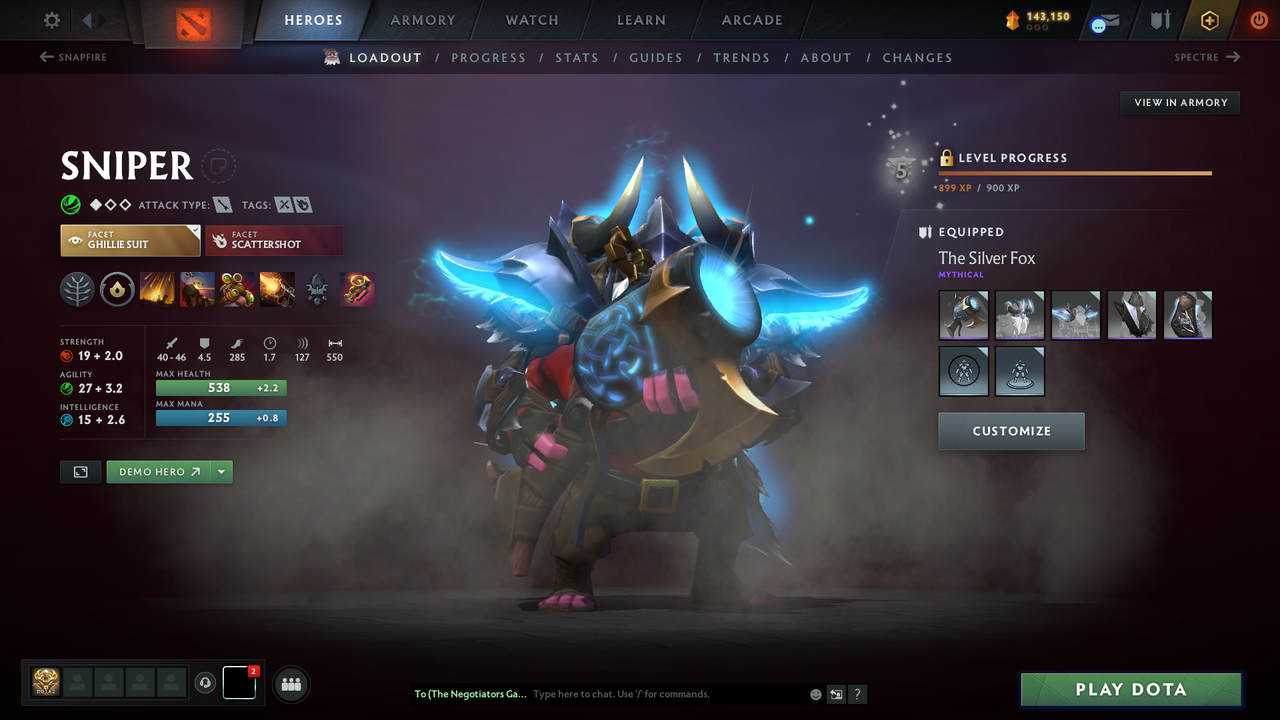Click the Dota Plus hexagon icon
This screenshot has height=720, width=1280.
[1209, 19]
